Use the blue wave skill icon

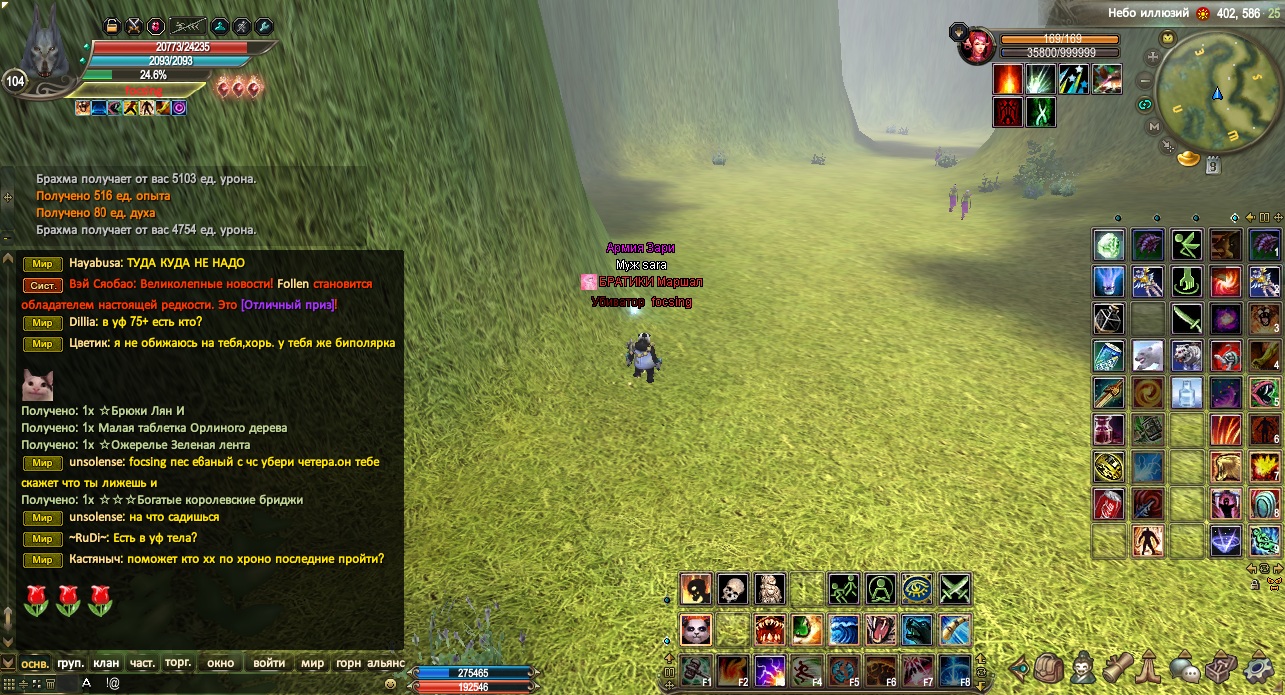pyautogui.click(x=843, y=629)
